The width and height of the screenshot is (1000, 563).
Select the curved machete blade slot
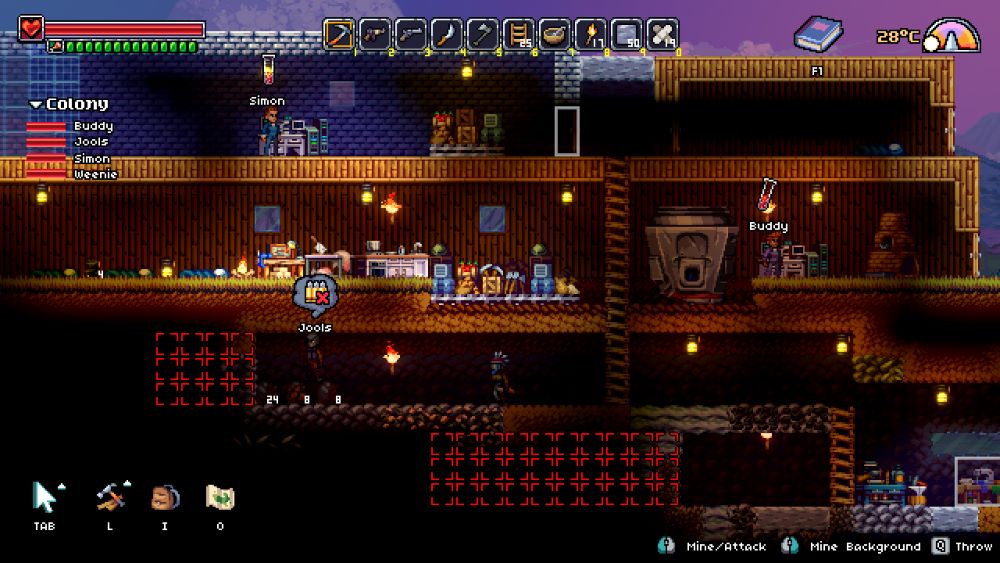coord(447,34)
